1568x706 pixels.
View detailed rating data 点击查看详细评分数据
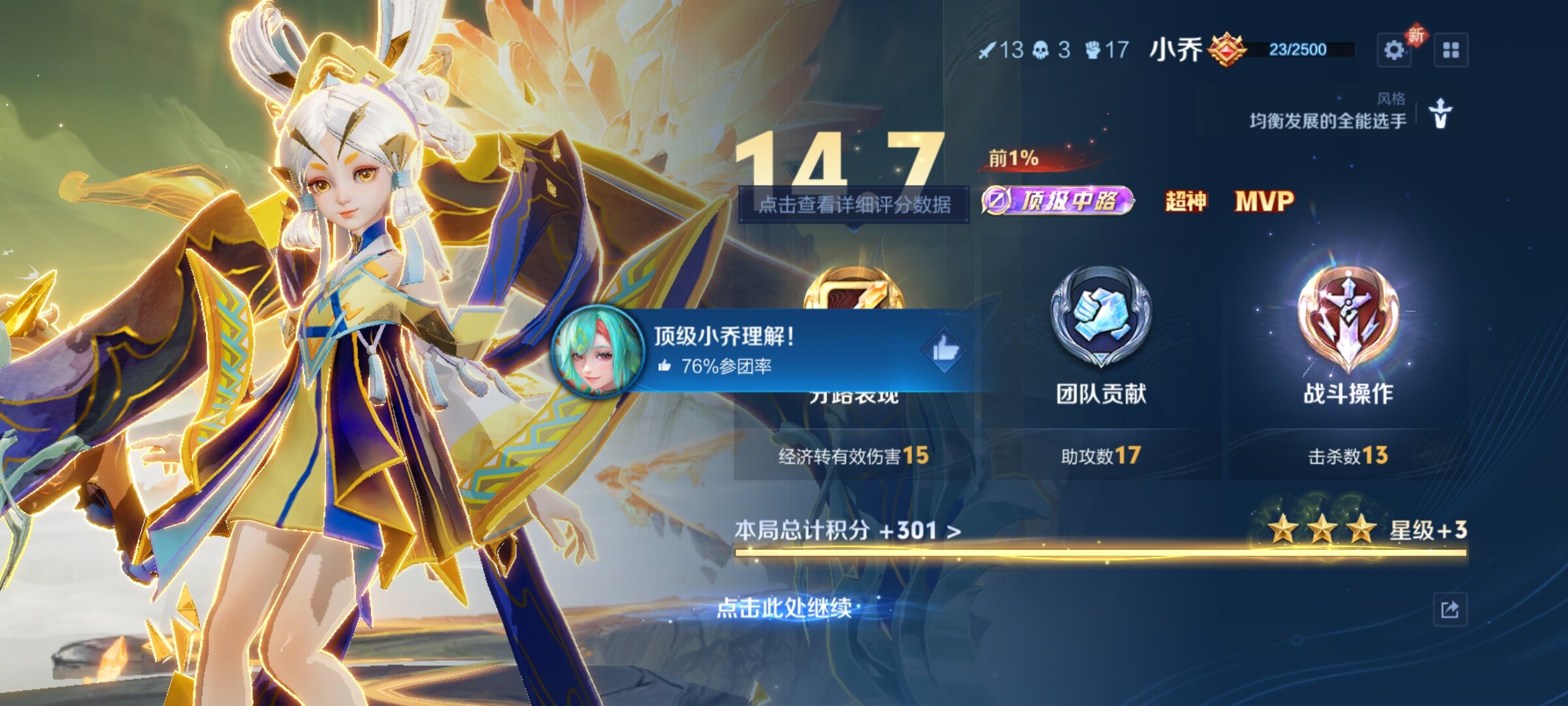pyautogui.click(x=854, y=205)
